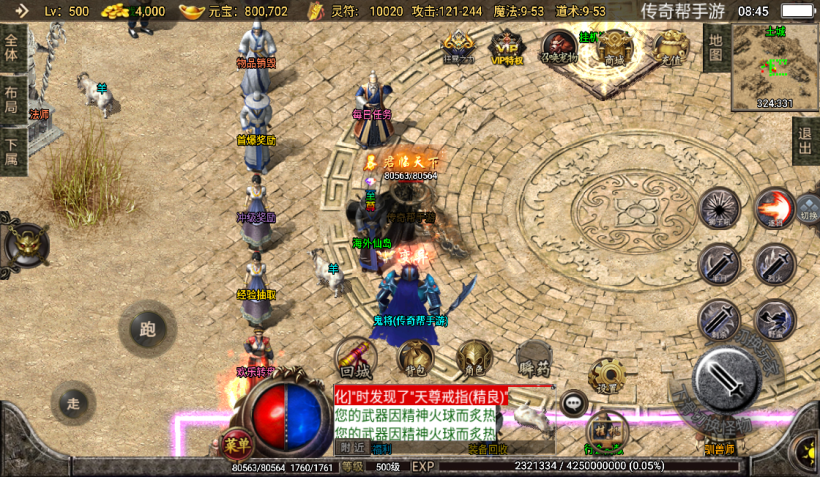The width and height of the screenshot is (820, 477).
Task: Open the VIP特权 privileges icon
Action: coord(507,46)
